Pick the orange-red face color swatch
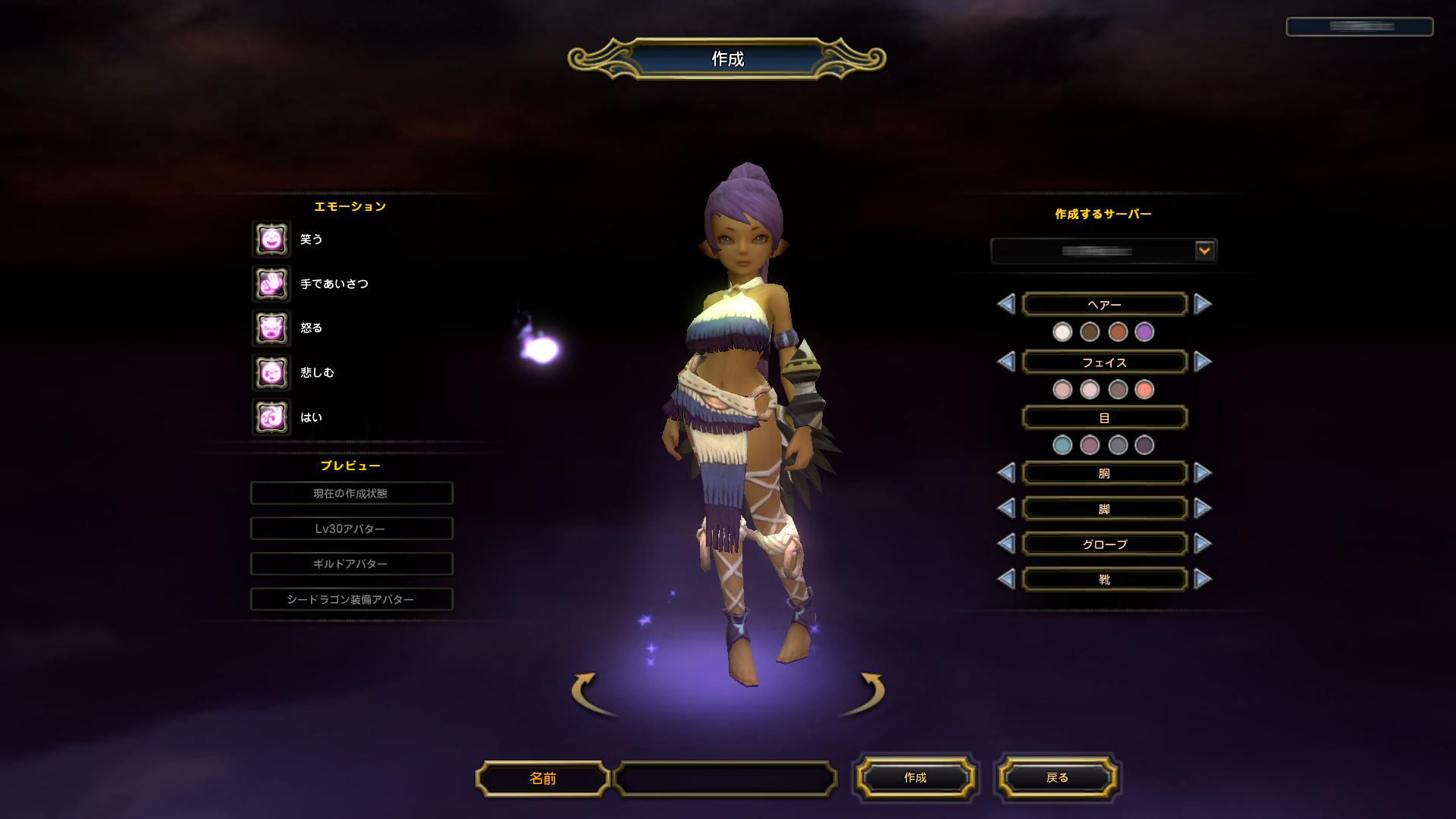 (x=1144, y=389)
